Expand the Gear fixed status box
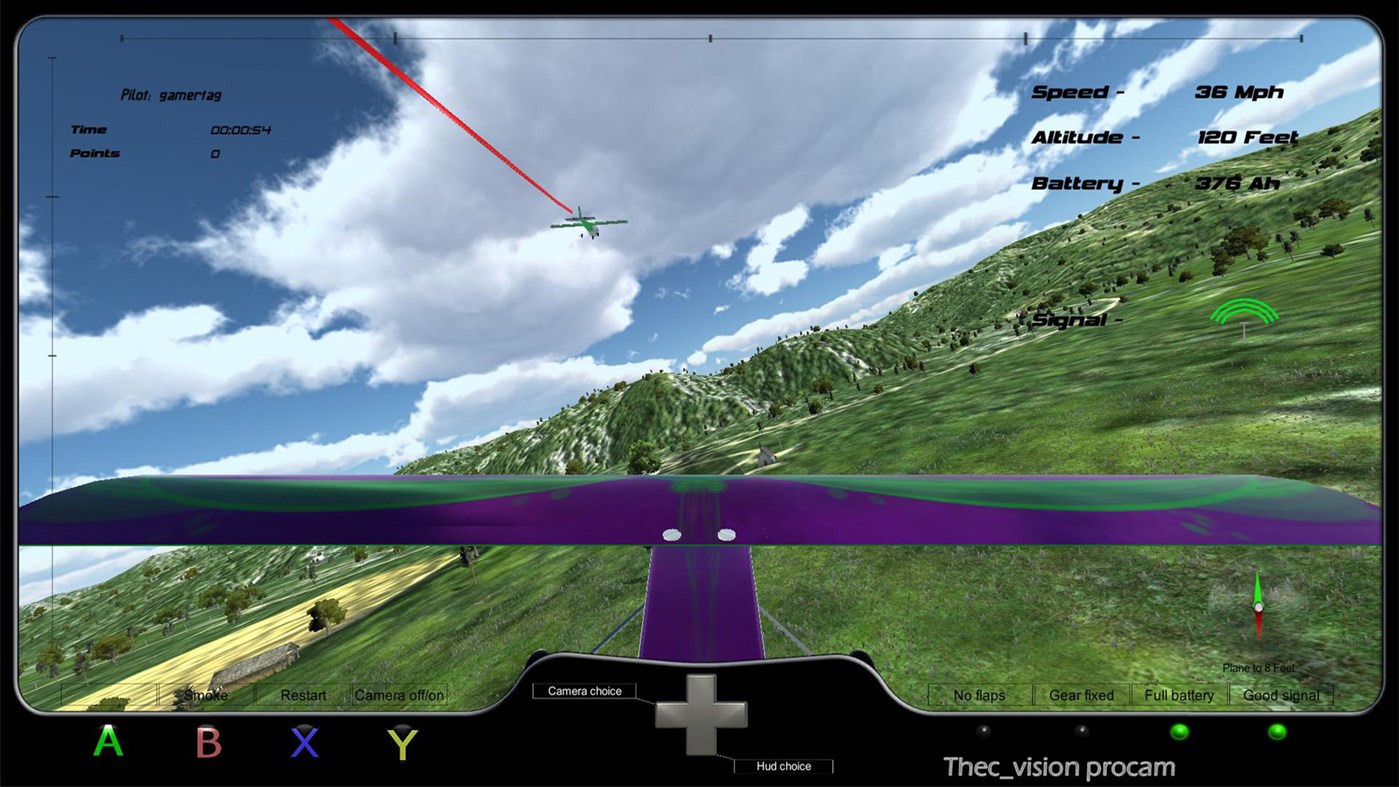The image size is (1399, 787). [x=1080, y=694]
